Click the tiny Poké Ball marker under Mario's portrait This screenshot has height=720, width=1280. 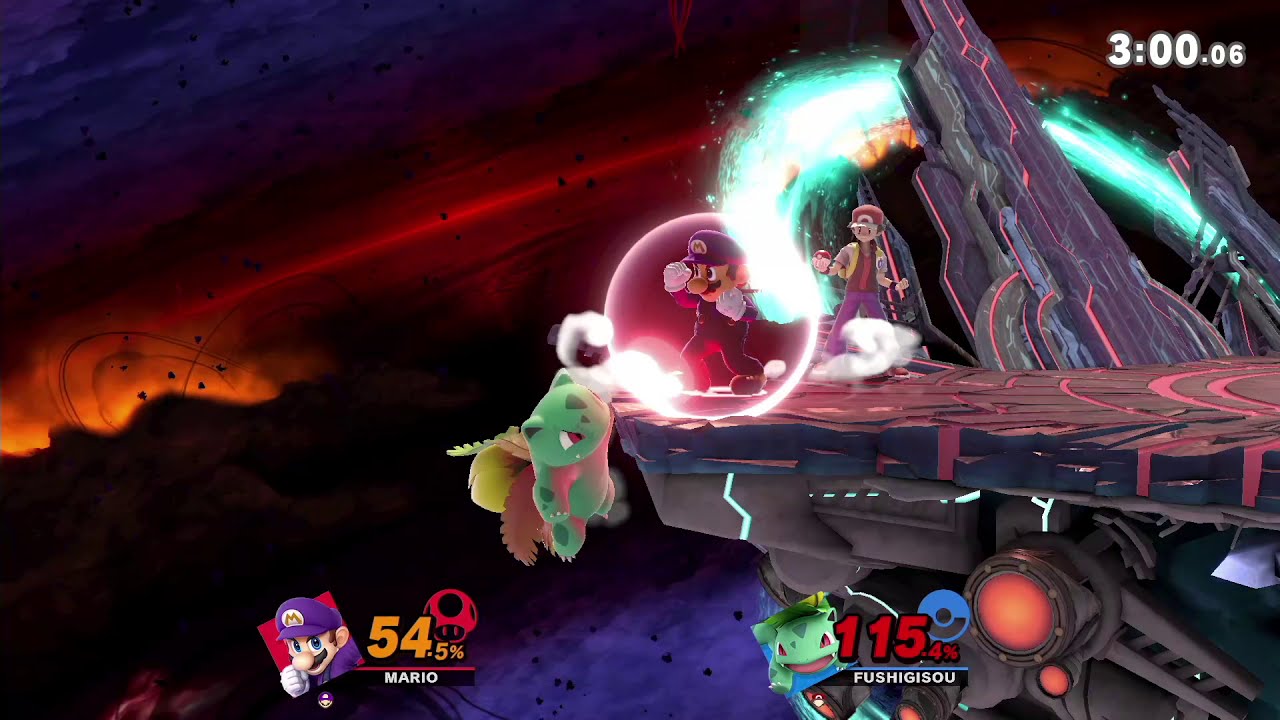(325, 699)
